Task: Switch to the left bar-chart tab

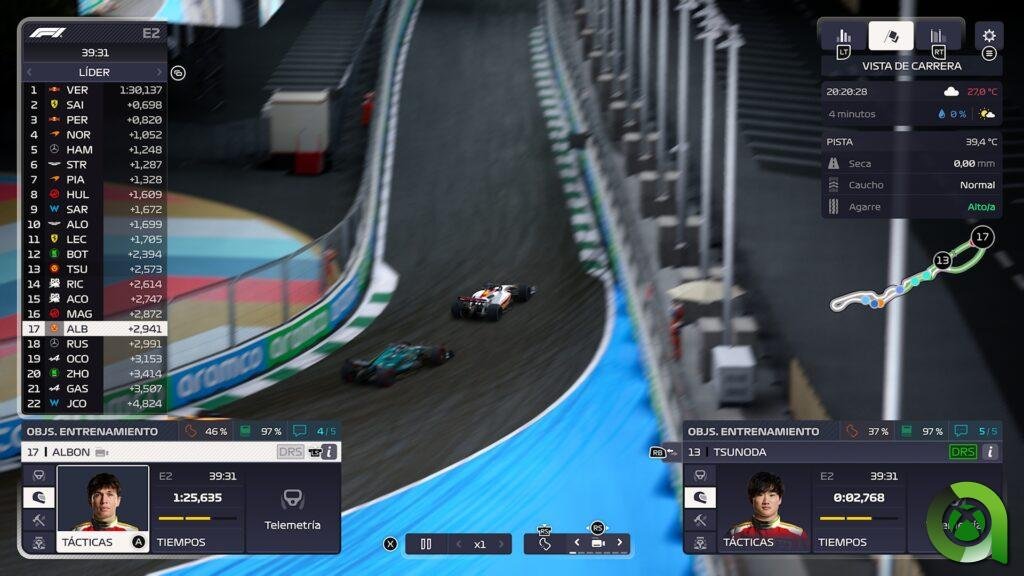Action: (844, 36)
